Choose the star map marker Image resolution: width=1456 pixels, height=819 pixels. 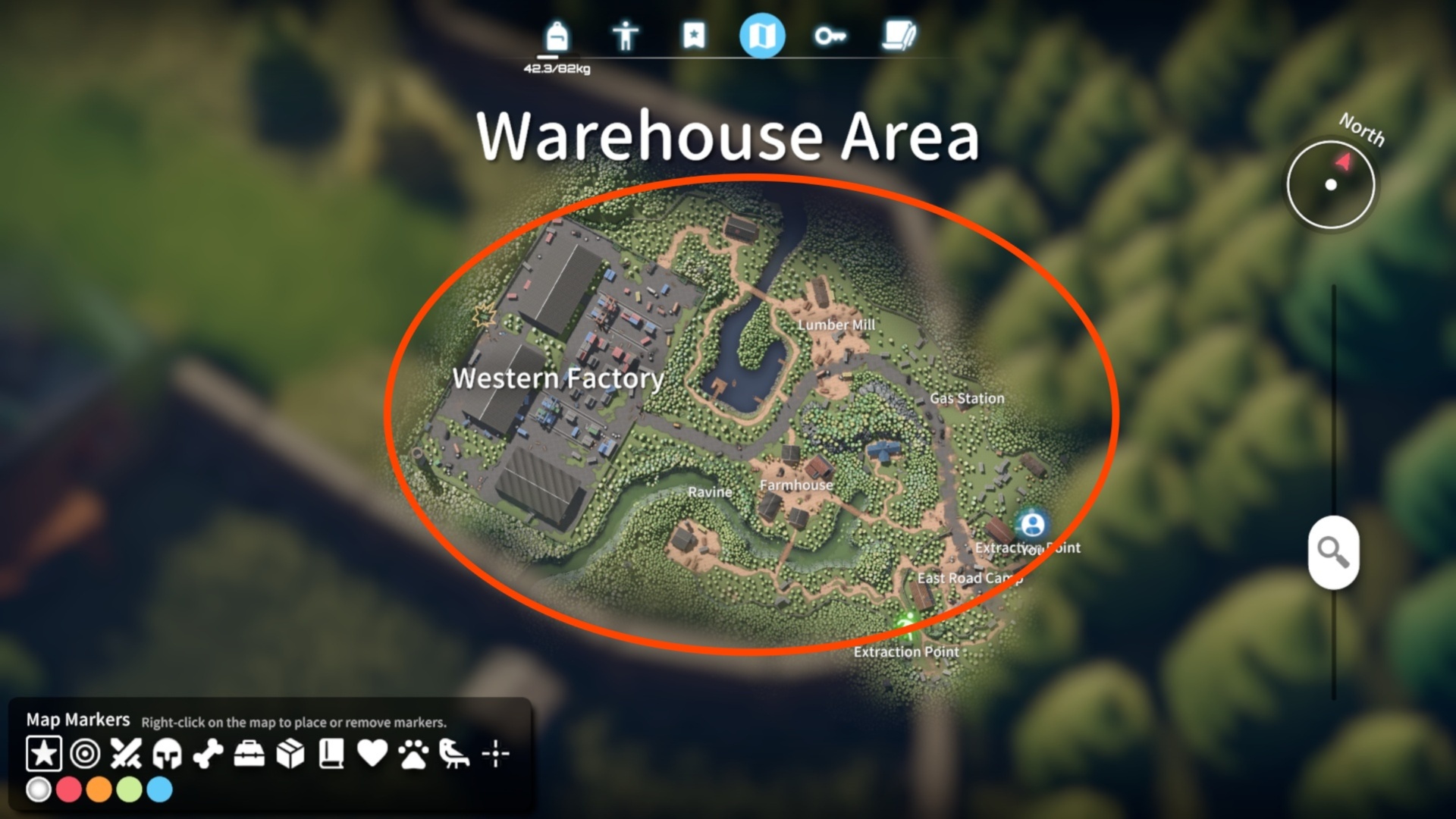[x=44, y=754]
